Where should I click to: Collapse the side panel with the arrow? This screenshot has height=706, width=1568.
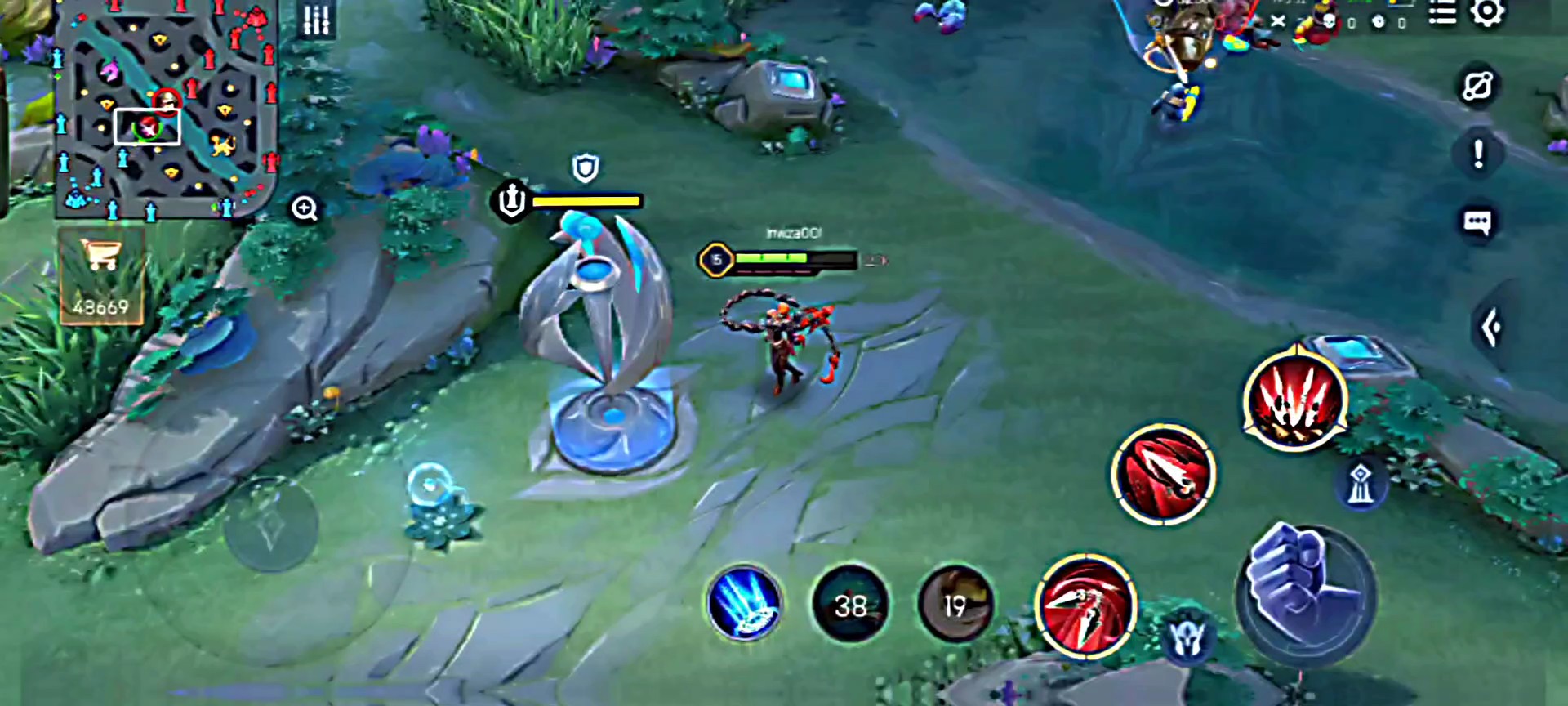[x=1491, y=328]
